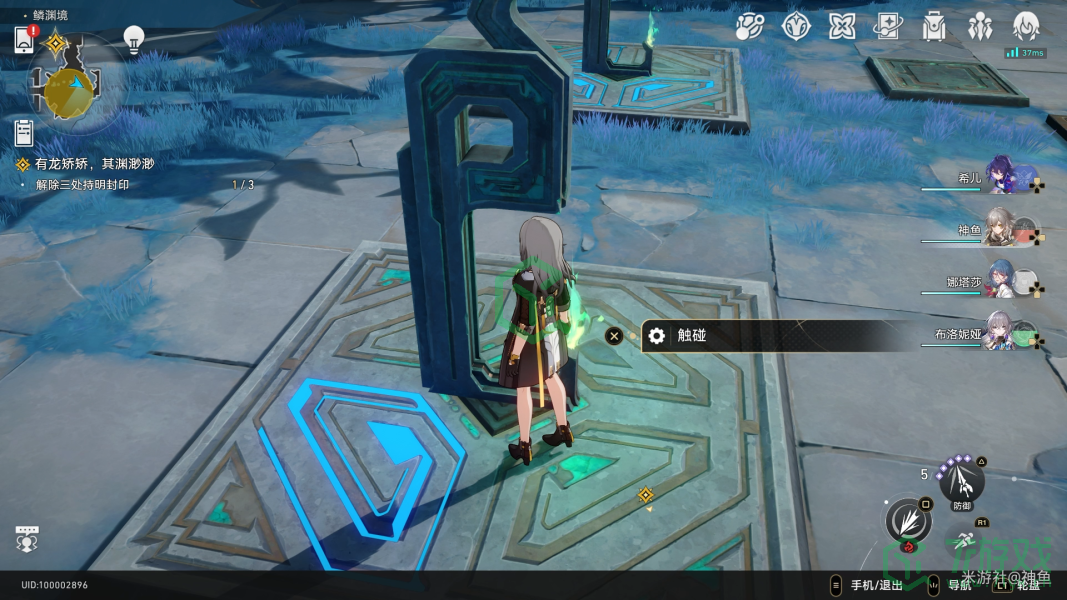Open the backpack inventory icon

pos(935,27)
